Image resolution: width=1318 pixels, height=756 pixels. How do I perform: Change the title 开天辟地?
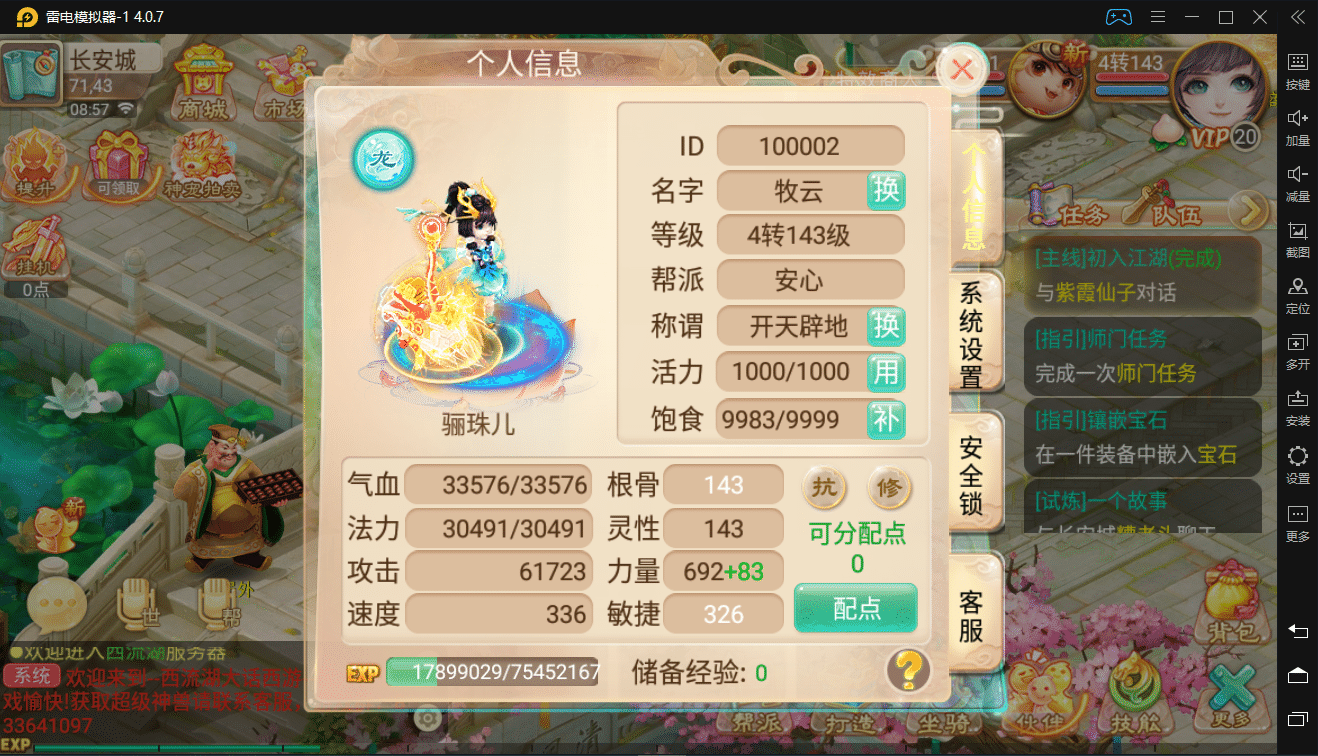pos(886,326)
